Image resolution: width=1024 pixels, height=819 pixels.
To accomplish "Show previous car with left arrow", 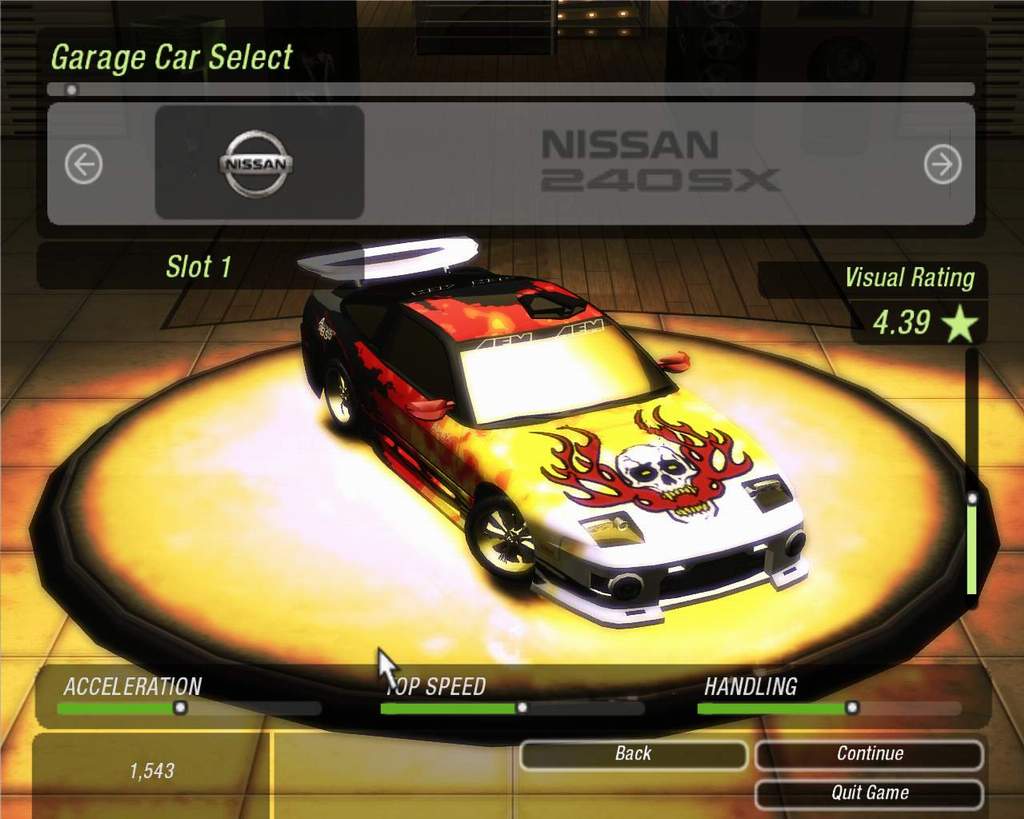I will tap(84, 164).
